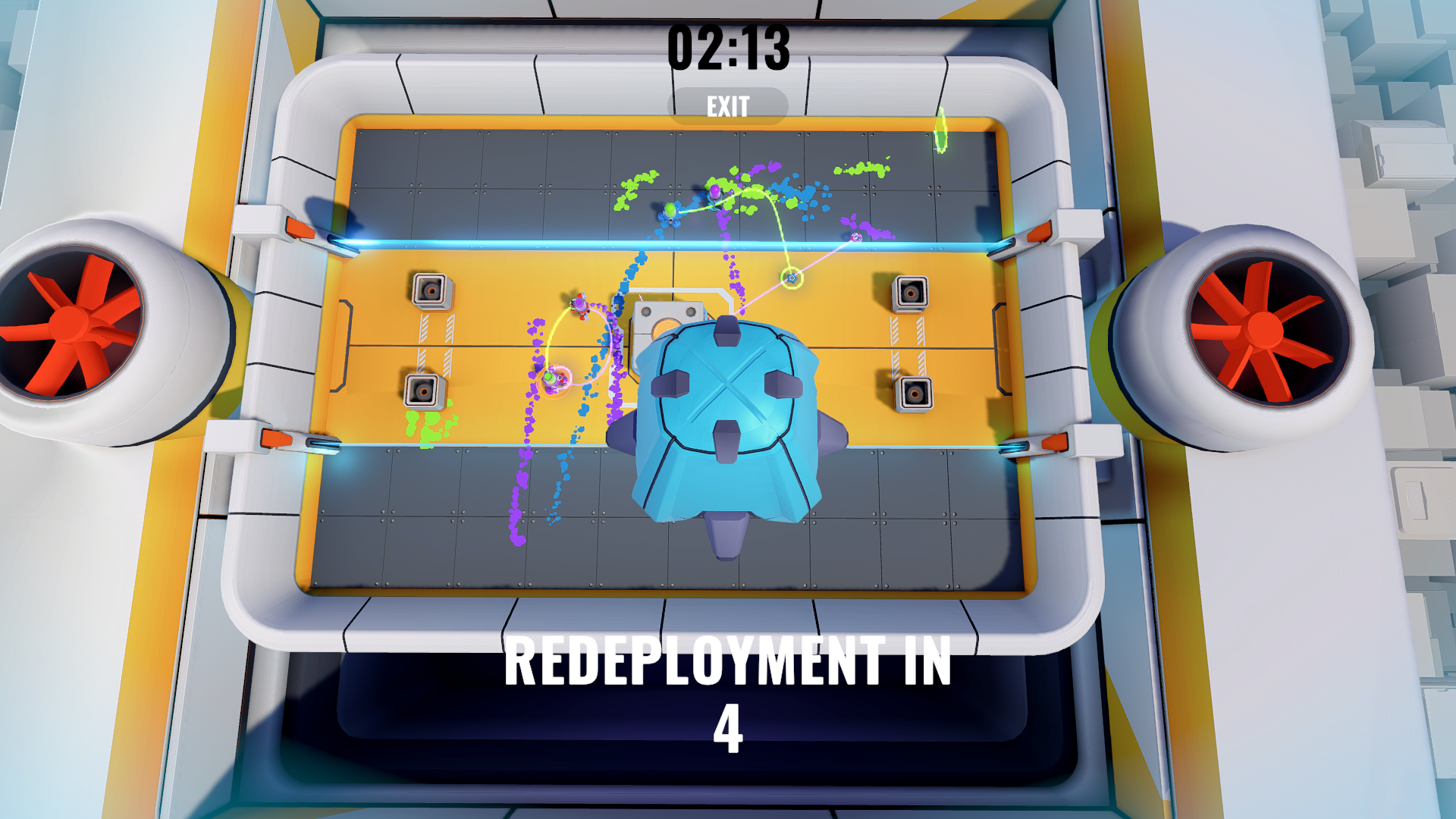Click the upper-left floor turret box
The image size is (1456, 819).
pyautogui.click(x=430, y=290)
